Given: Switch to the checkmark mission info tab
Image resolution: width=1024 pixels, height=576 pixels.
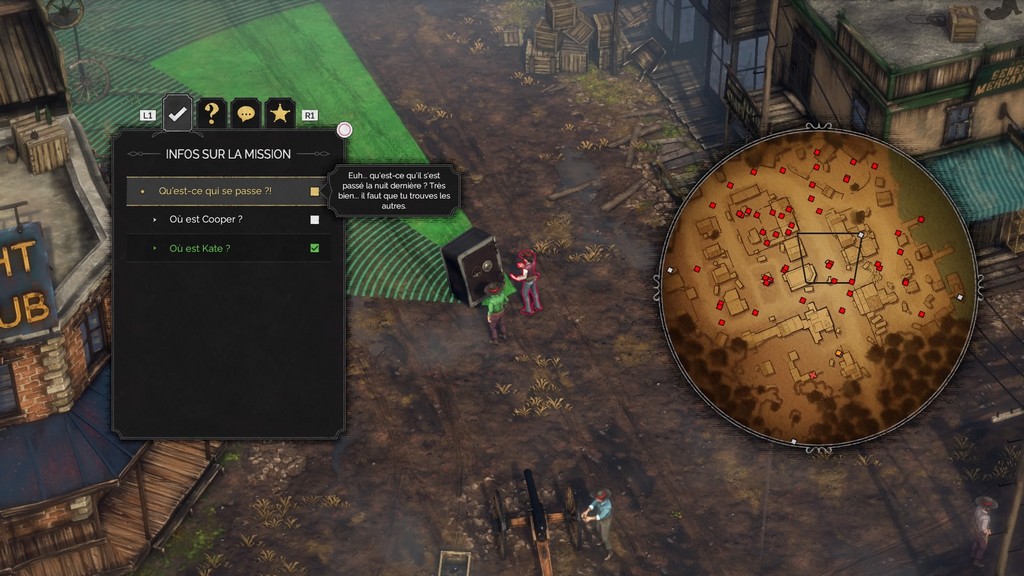Looking at the screenshot, I should [x=177, y=114].
